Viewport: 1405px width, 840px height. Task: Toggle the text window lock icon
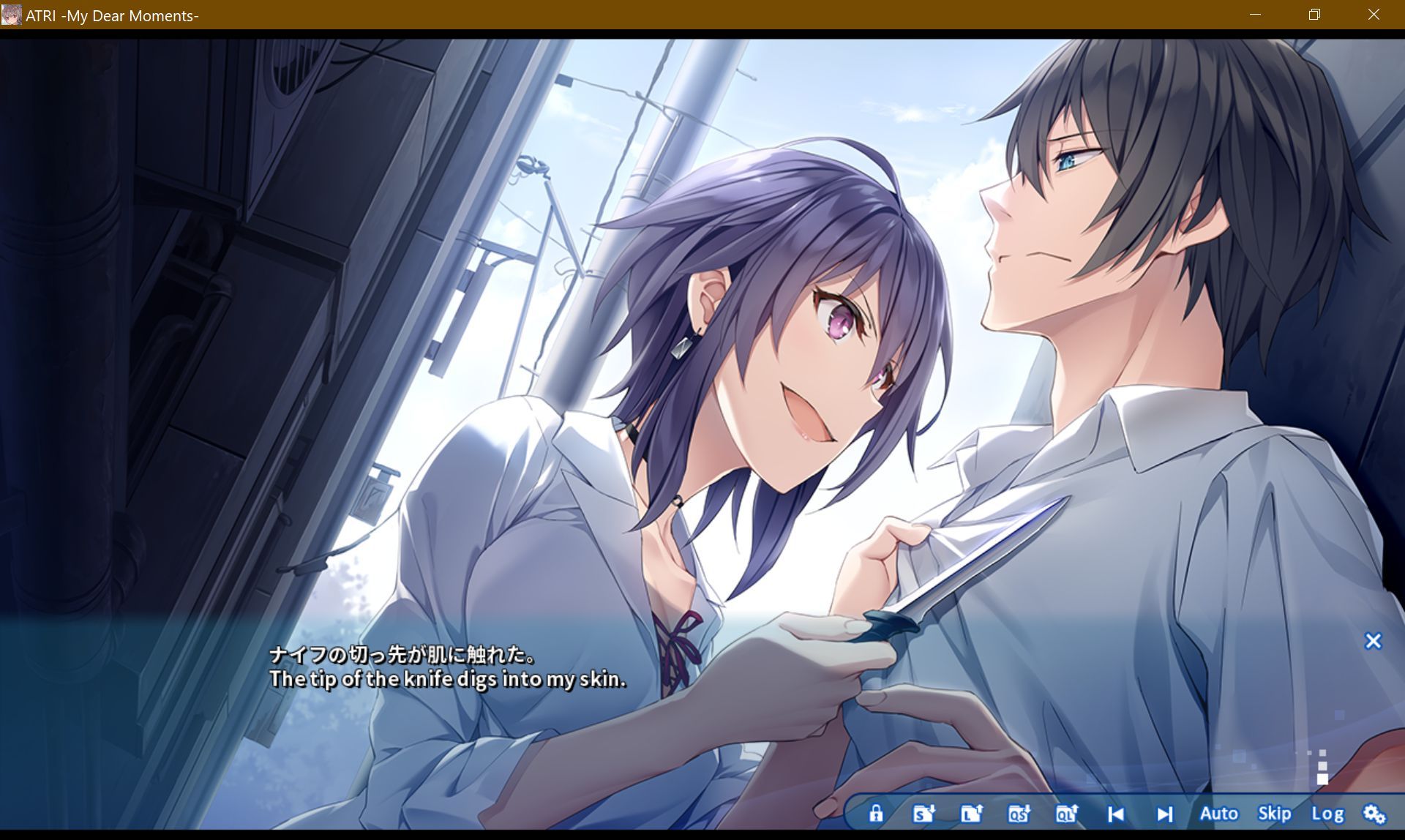877,813
